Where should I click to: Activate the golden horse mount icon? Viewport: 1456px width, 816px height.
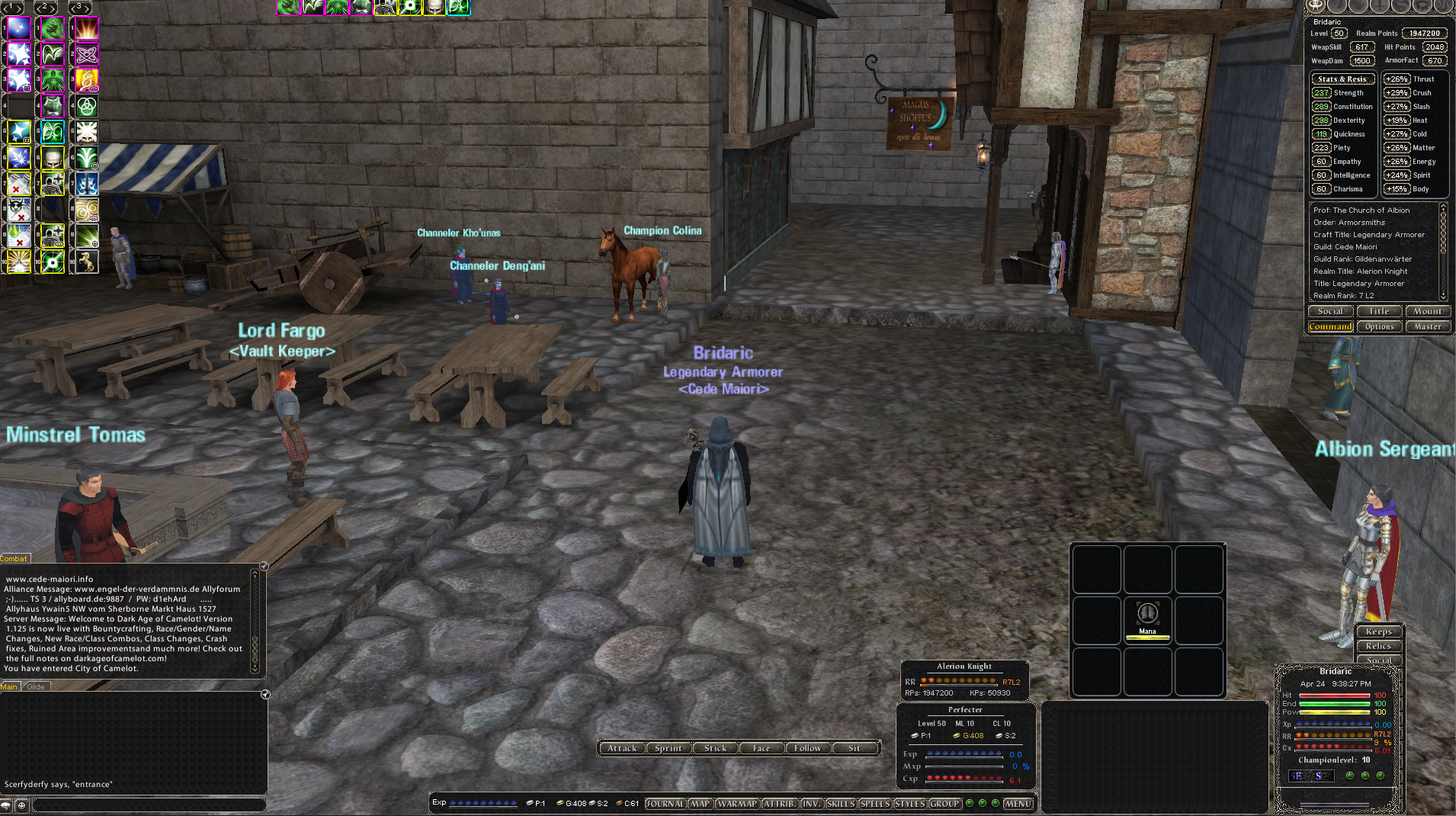[87, 262]
